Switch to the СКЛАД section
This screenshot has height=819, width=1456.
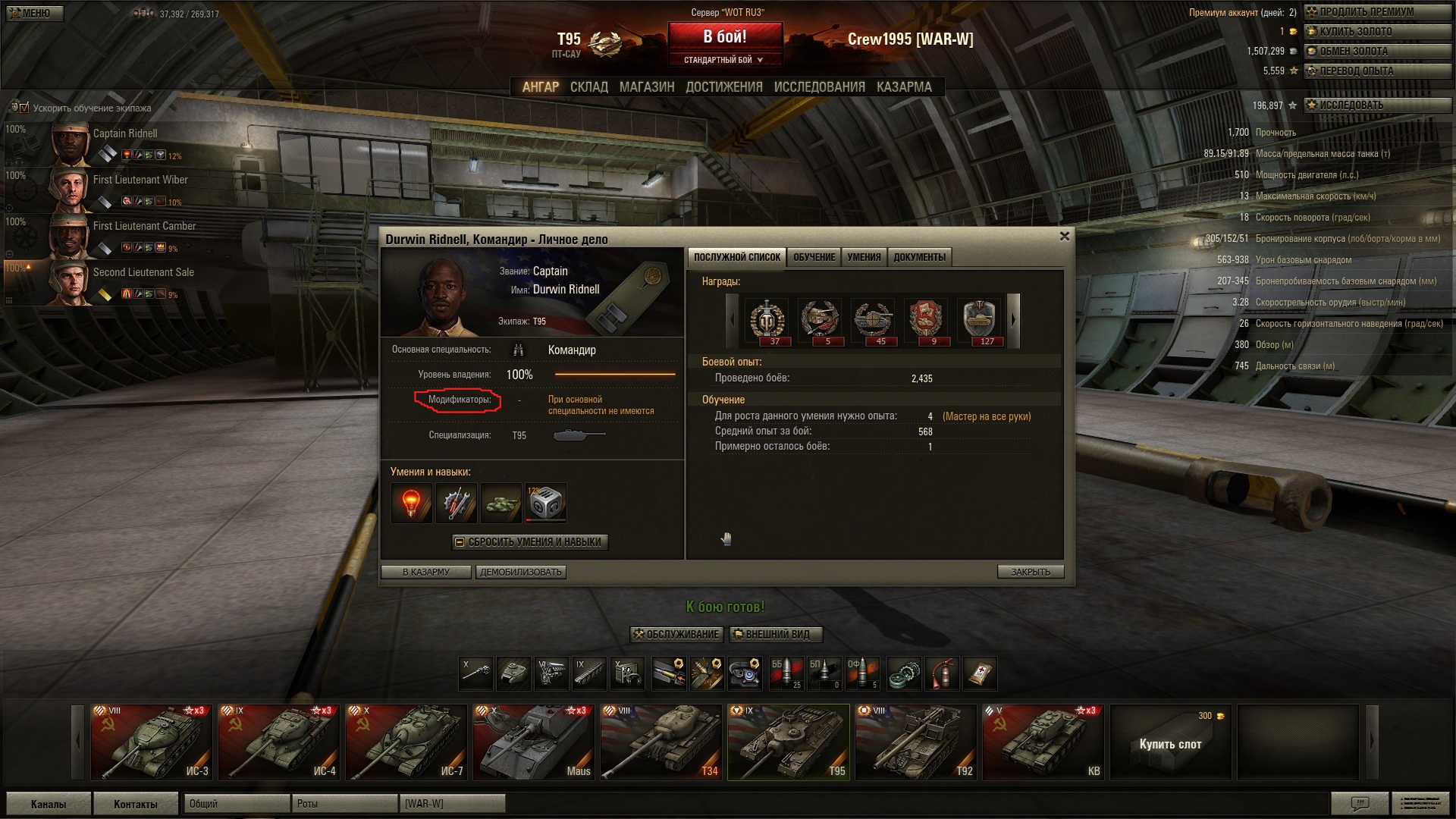point(588,87)
